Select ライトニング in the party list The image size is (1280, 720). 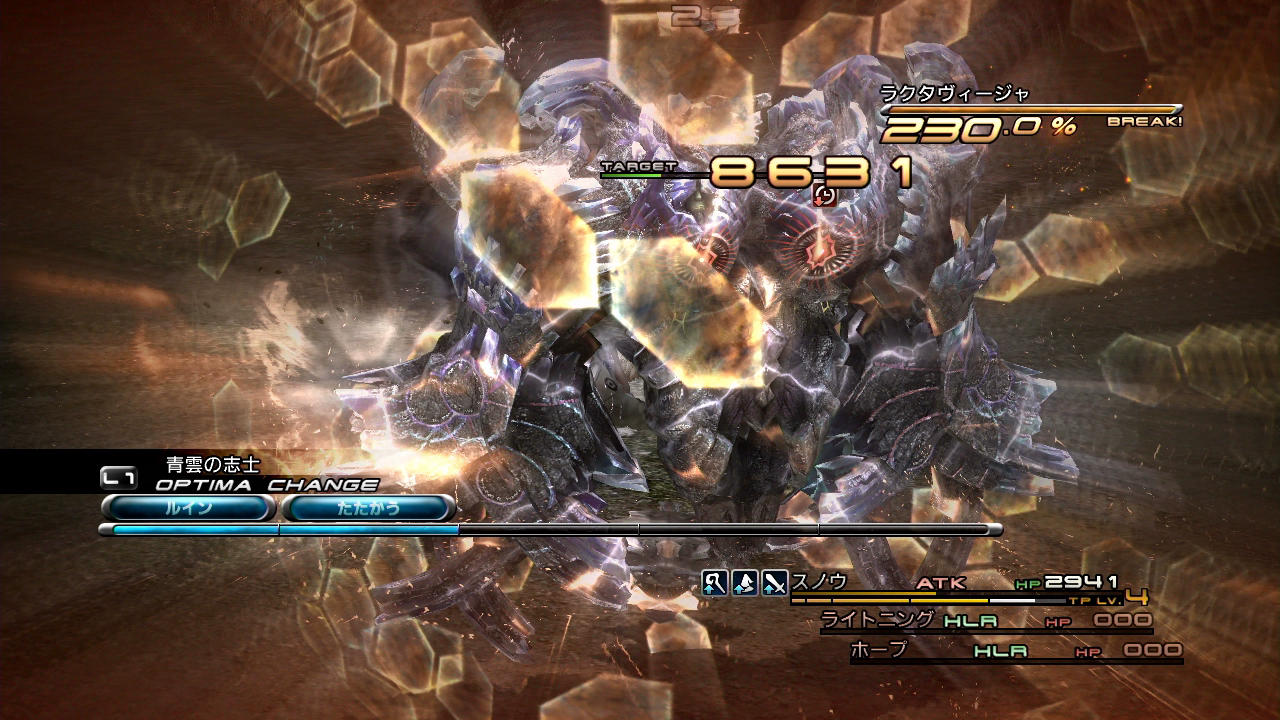[878, 620]
